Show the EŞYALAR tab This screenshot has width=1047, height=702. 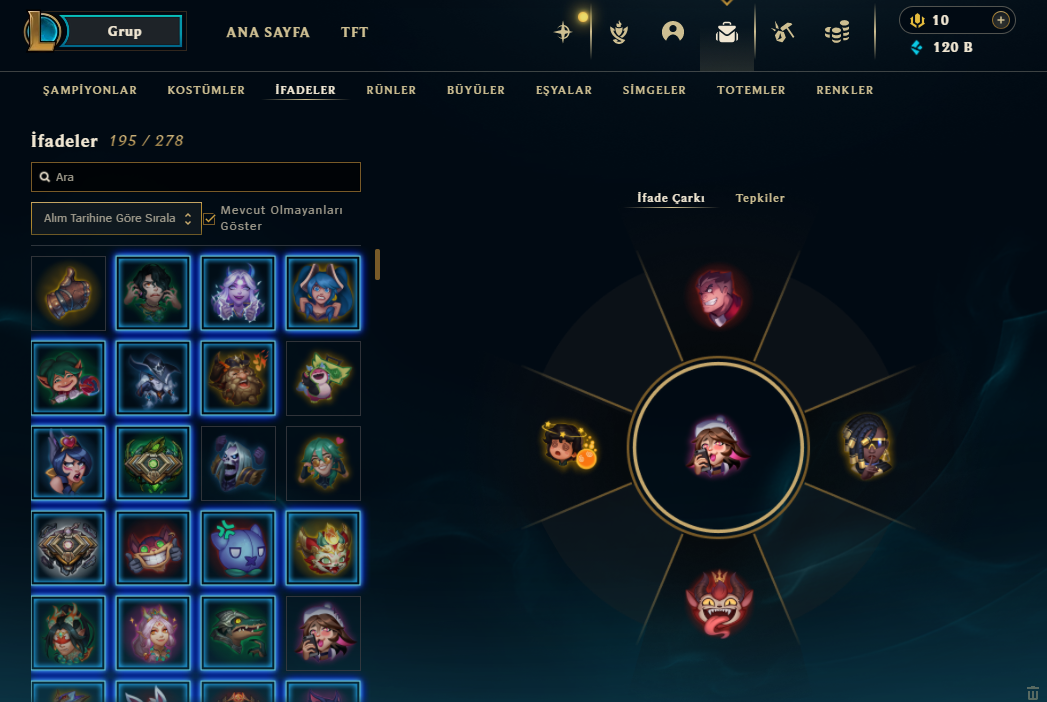click(x=564, y=90)
